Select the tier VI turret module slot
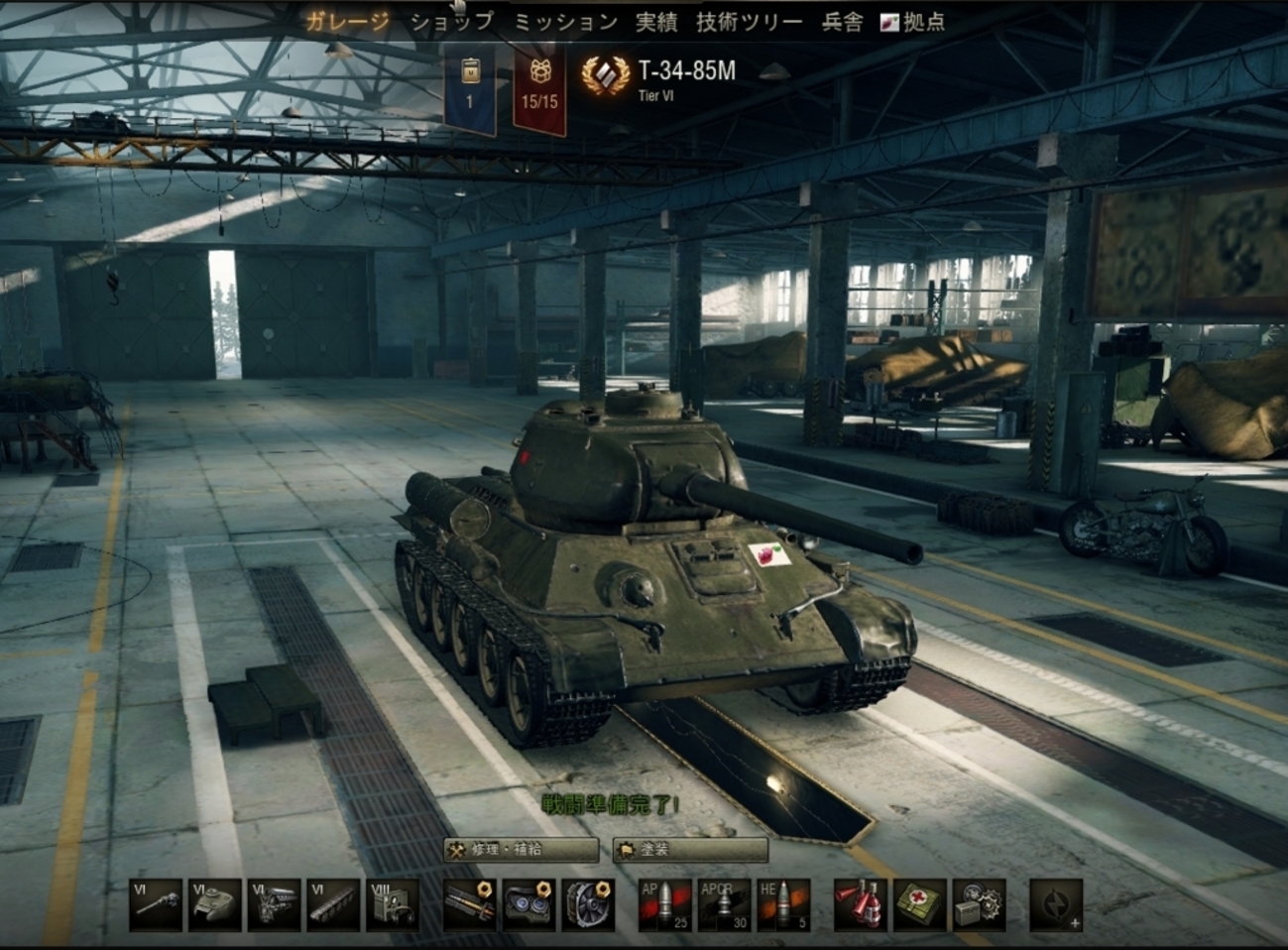 click(x=215, y=904)
